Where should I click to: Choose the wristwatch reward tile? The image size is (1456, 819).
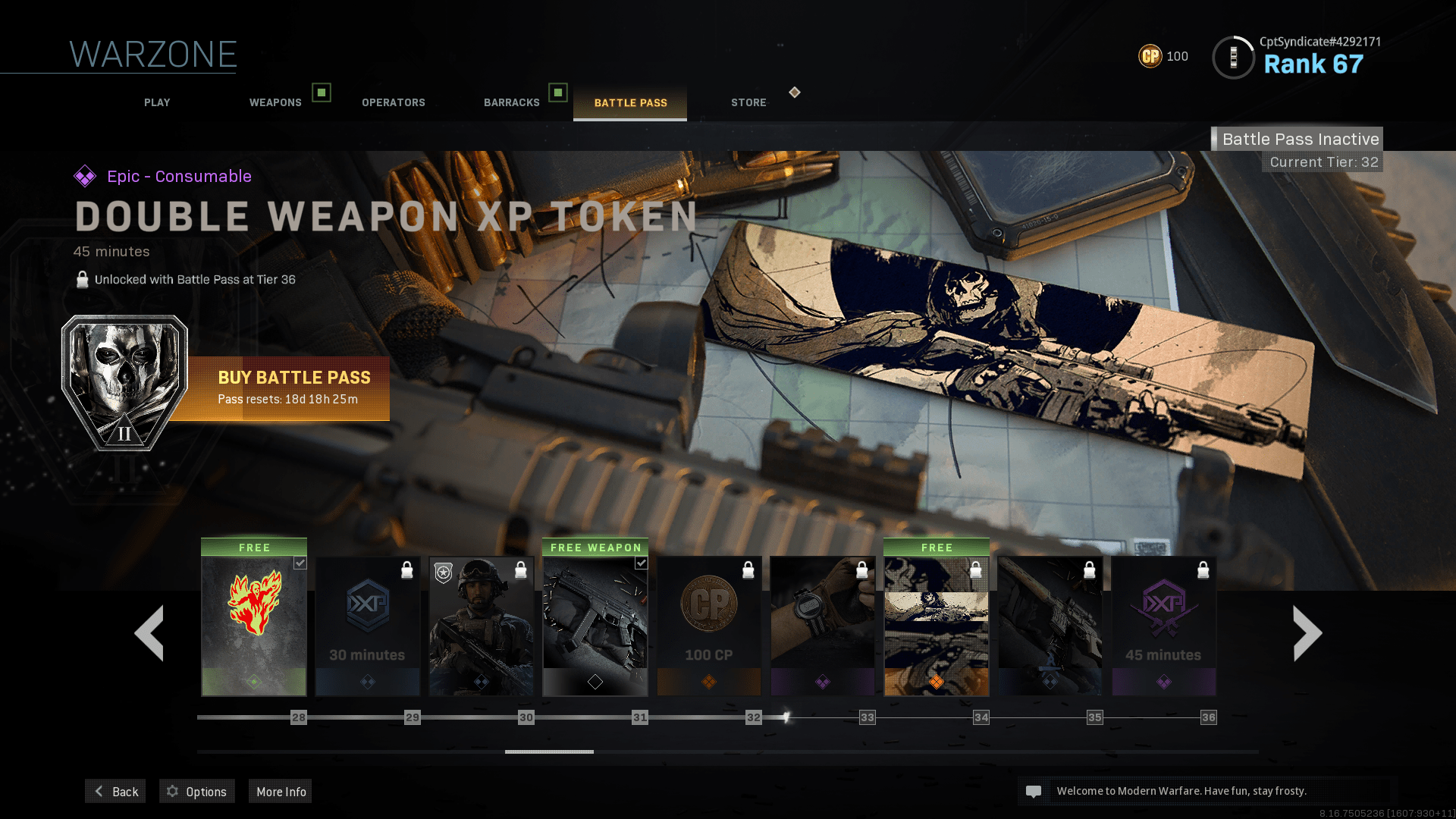tap(823, 626)
